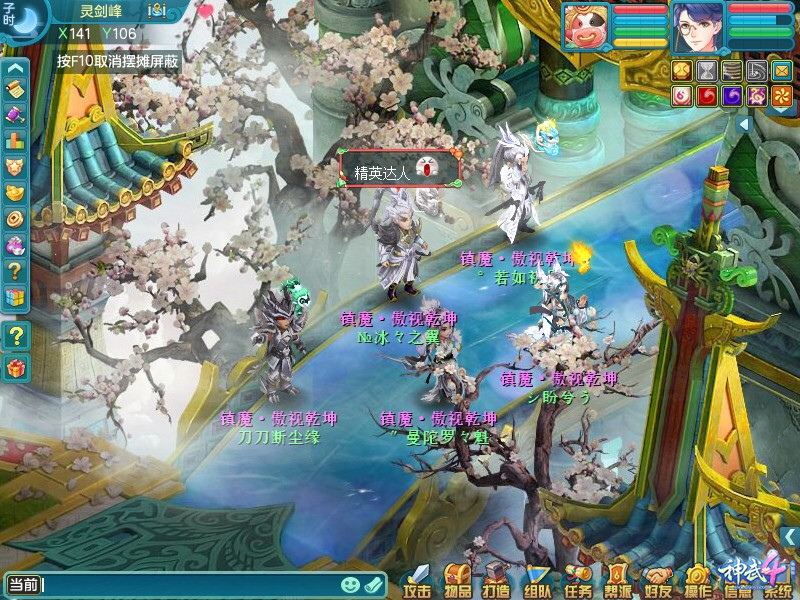The width and height of the screenshot is (800, 600).
Task: Click the cow pet portrait
Action: 586,25
